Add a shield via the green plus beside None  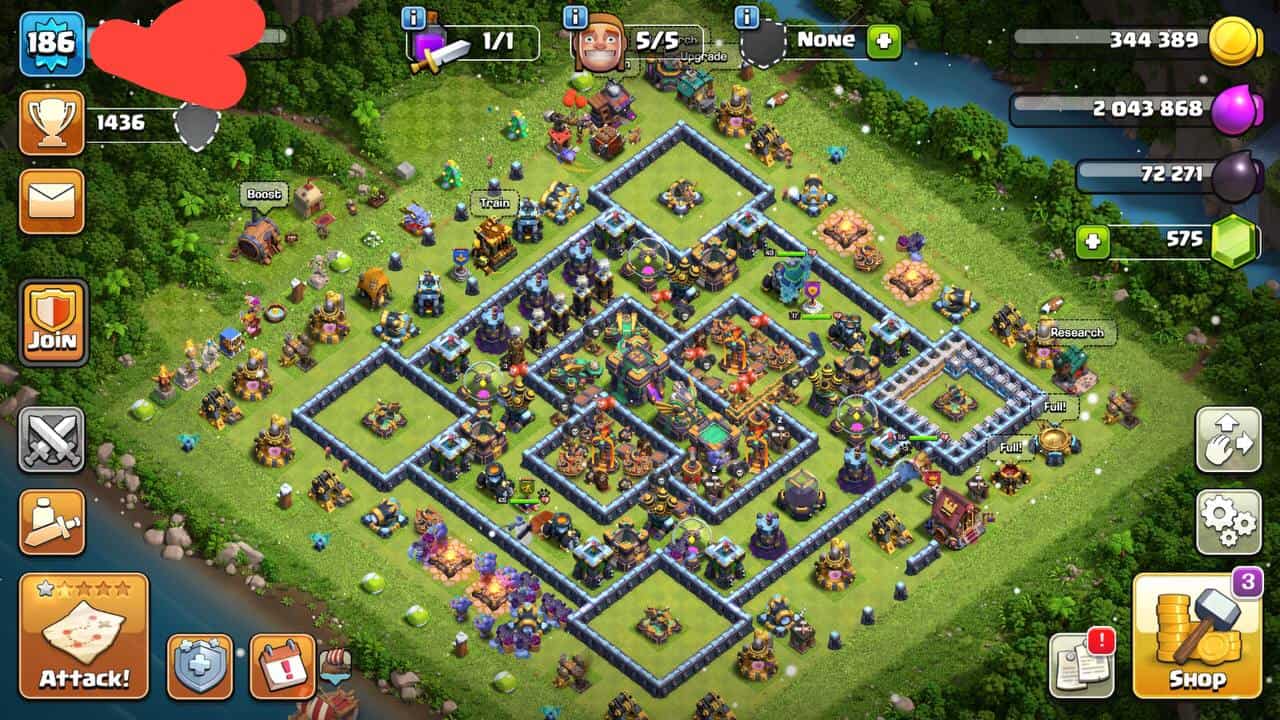click(884, 42)
